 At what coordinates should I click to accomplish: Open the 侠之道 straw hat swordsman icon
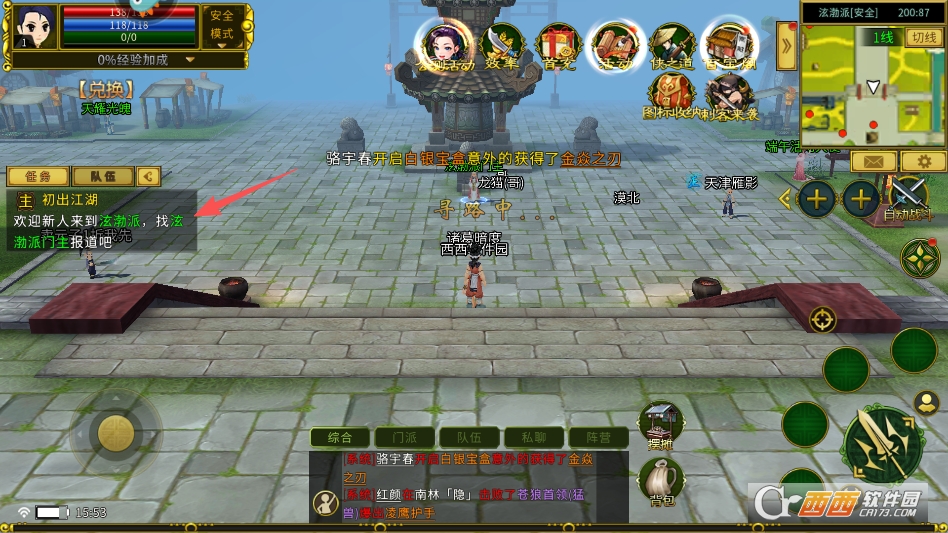coord(671,46)
